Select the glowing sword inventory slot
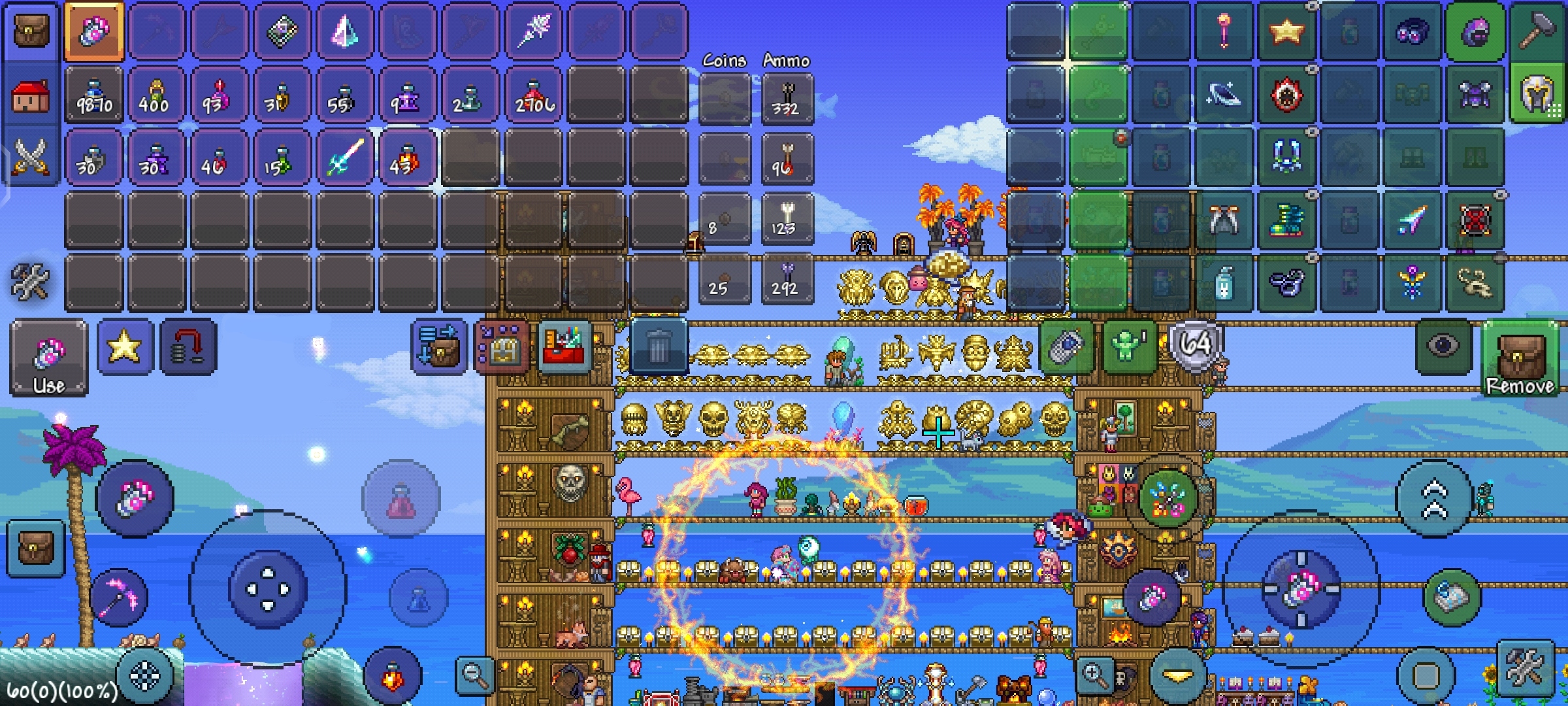The width and height of the screenshot is (1568, 706). tap(344, 158)
